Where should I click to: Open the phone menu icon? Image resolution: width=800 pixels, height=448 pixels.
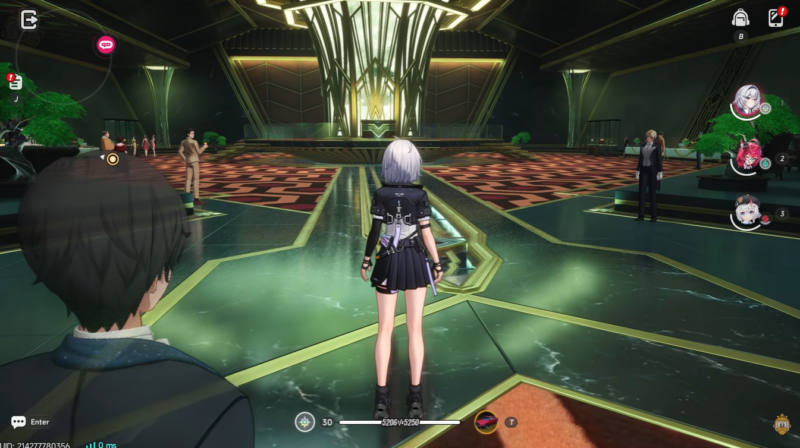point(774,18)
